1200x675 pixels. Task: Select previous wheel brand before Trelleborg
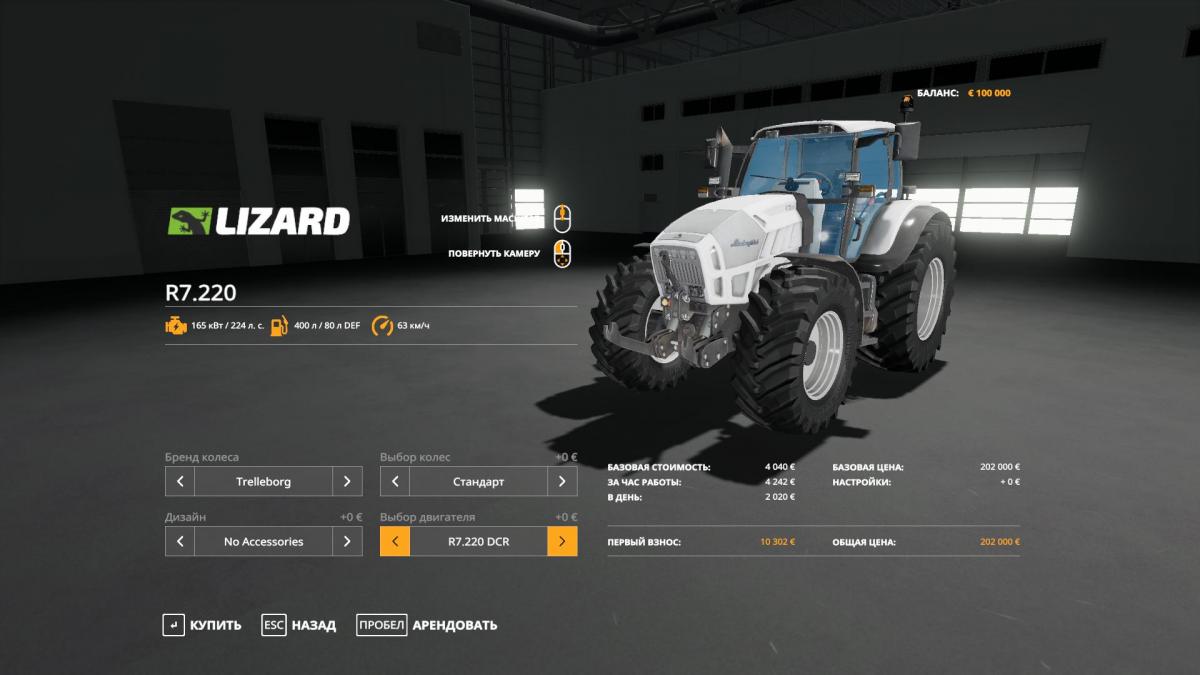click(180, 481)
